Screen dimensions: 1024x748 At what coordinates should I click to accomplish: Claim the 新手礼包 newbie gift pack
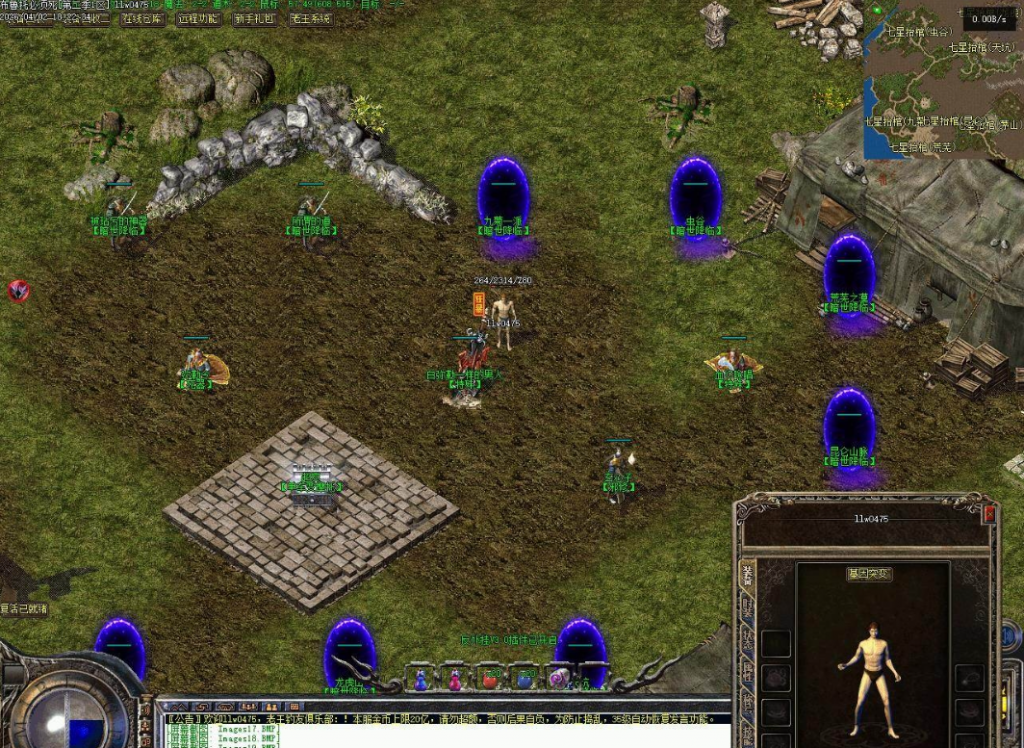point(253,18)
